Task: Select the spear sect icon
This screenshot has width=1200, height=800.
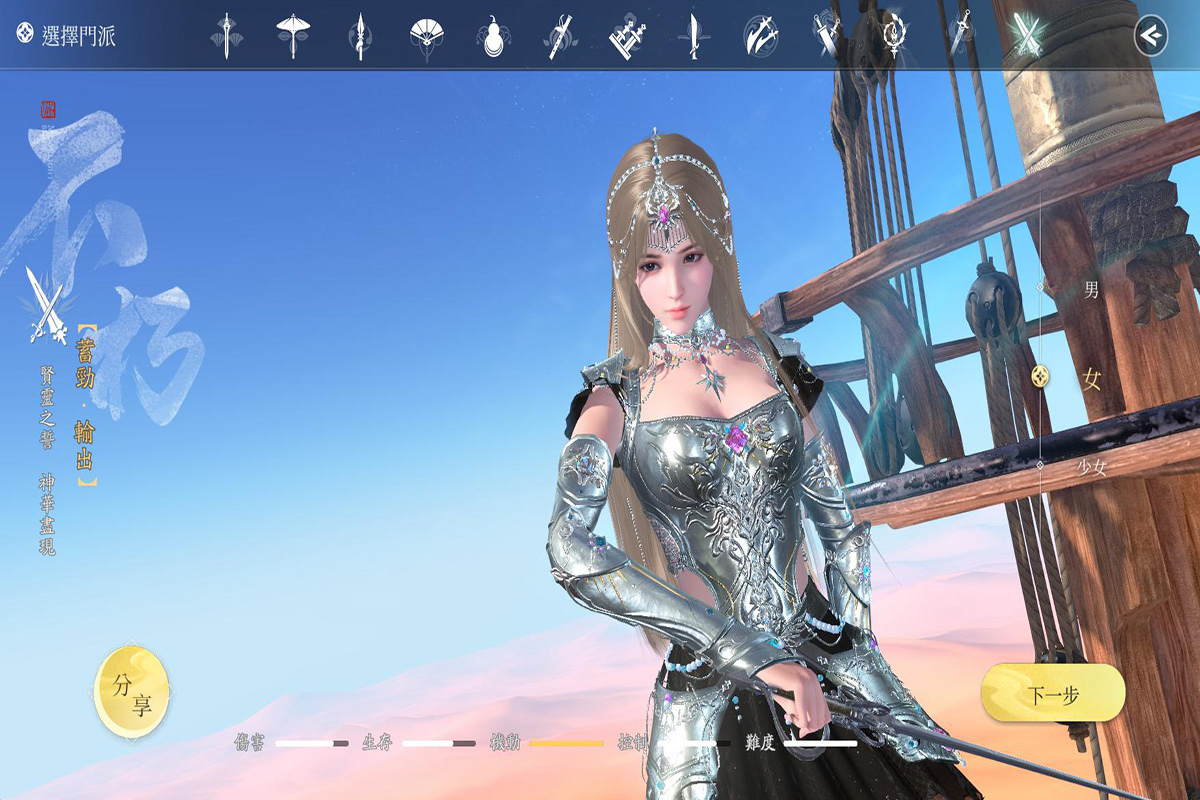Action: click(358, 36)
